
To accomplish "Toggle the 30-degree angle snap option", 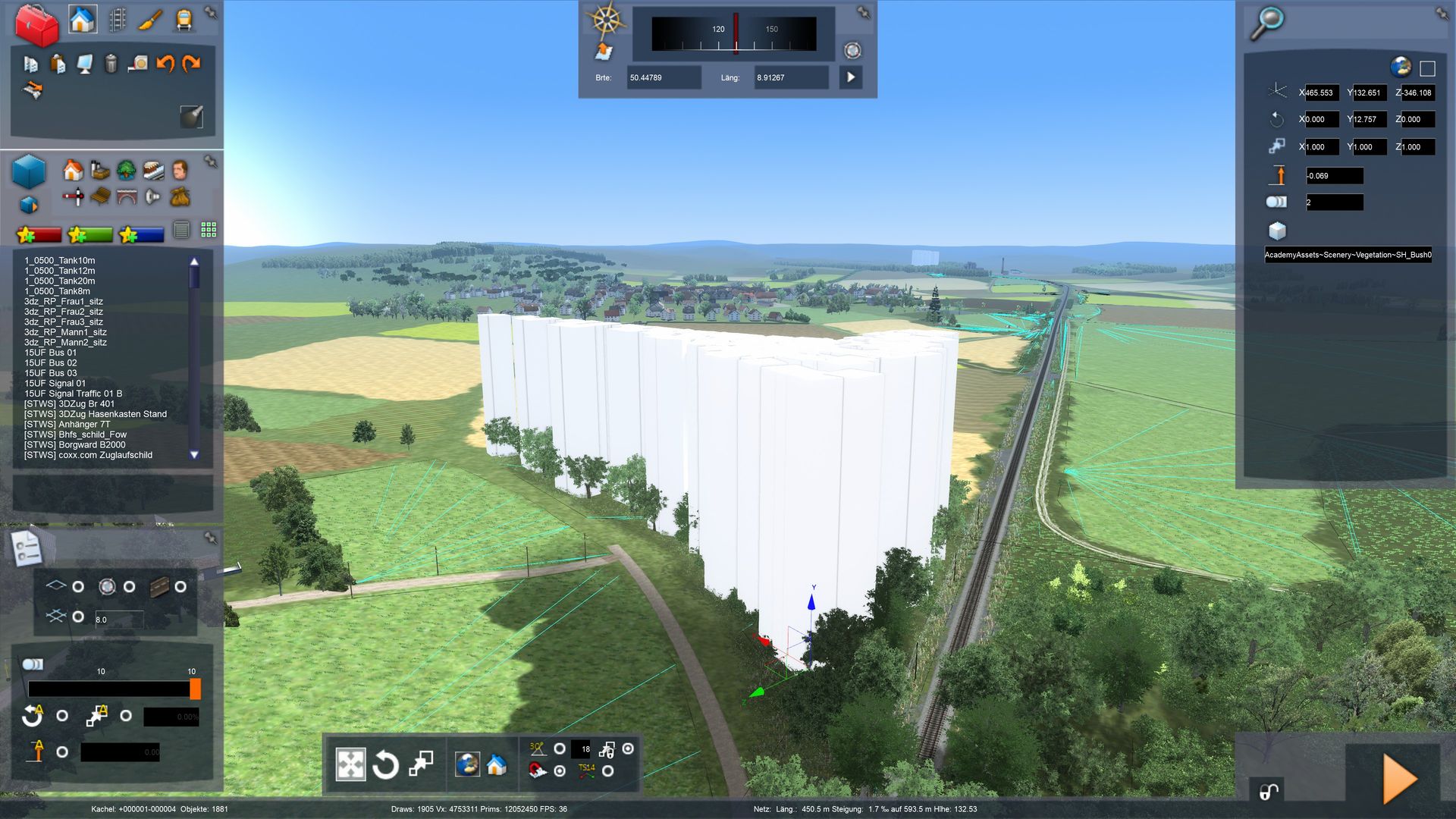I will pyautogui.click(x=560, y=748).
